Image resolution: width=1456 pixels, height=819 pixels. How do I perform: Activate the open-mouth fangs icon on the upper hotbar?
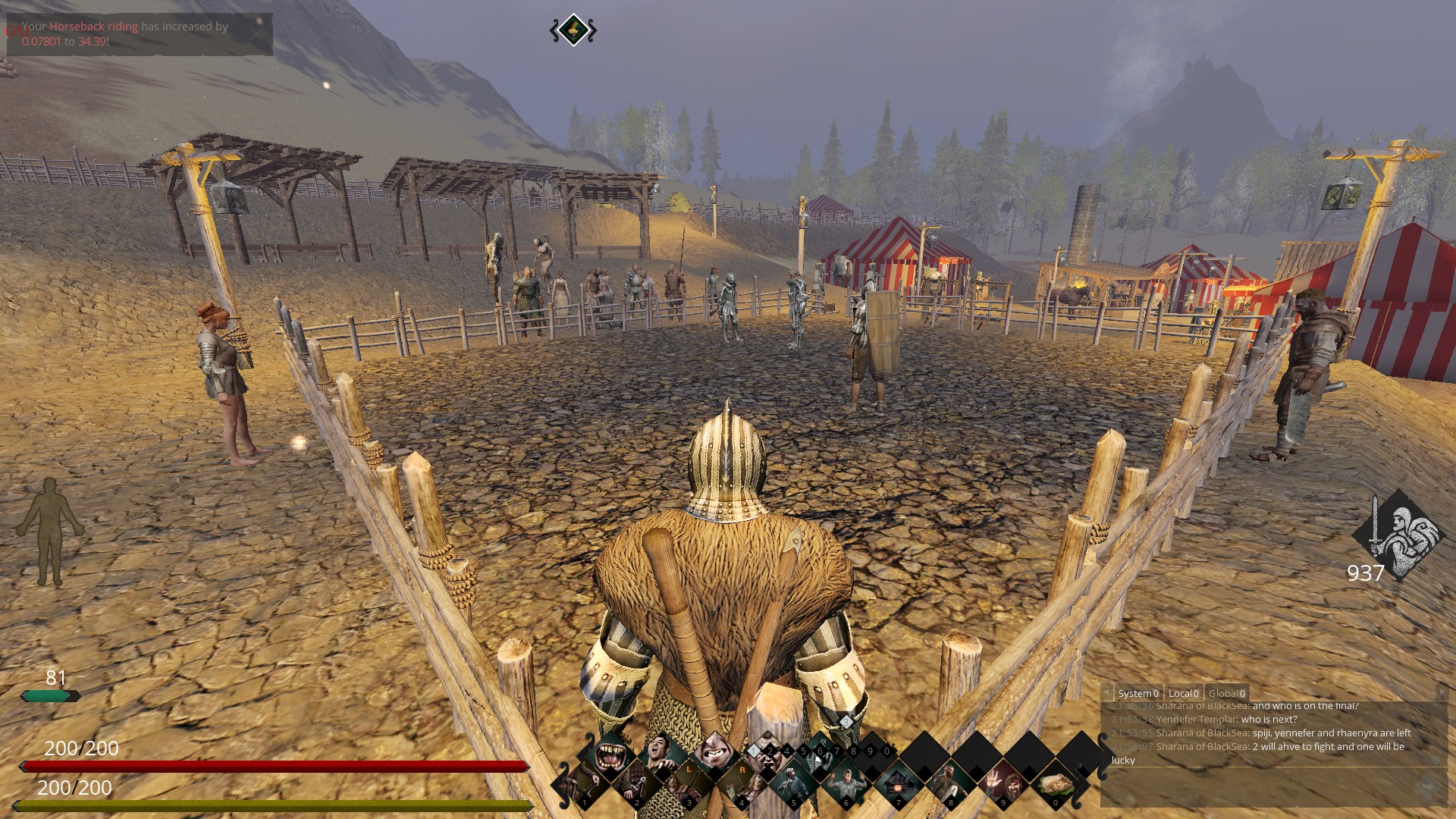point(610,755)
